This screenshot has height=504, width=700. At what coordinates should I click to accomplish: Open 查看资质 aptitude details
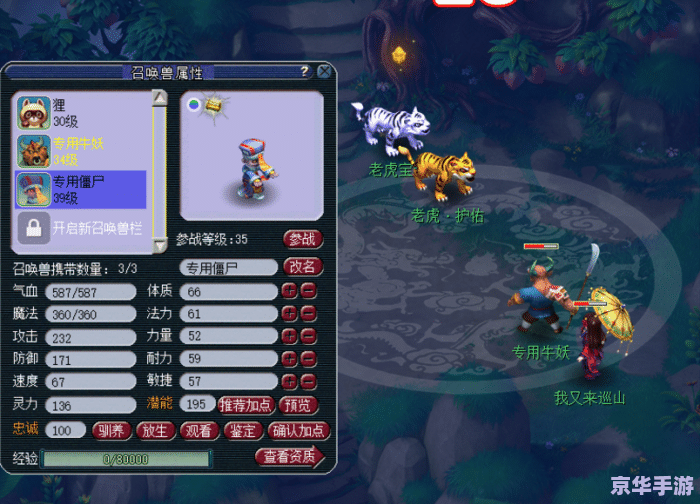(x=289, y=458)
